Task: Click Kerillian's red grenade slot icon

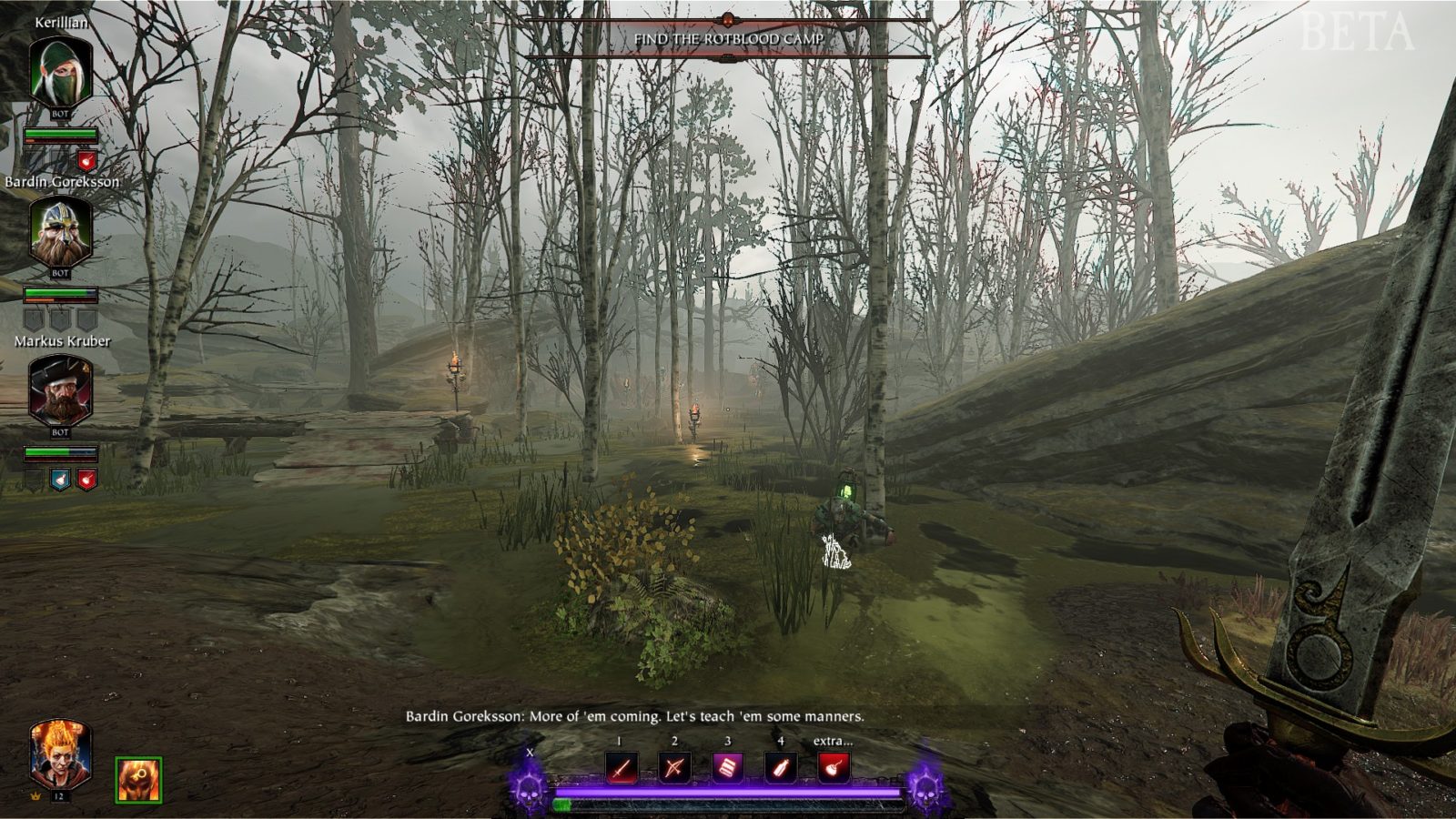Action: (85, 158)
